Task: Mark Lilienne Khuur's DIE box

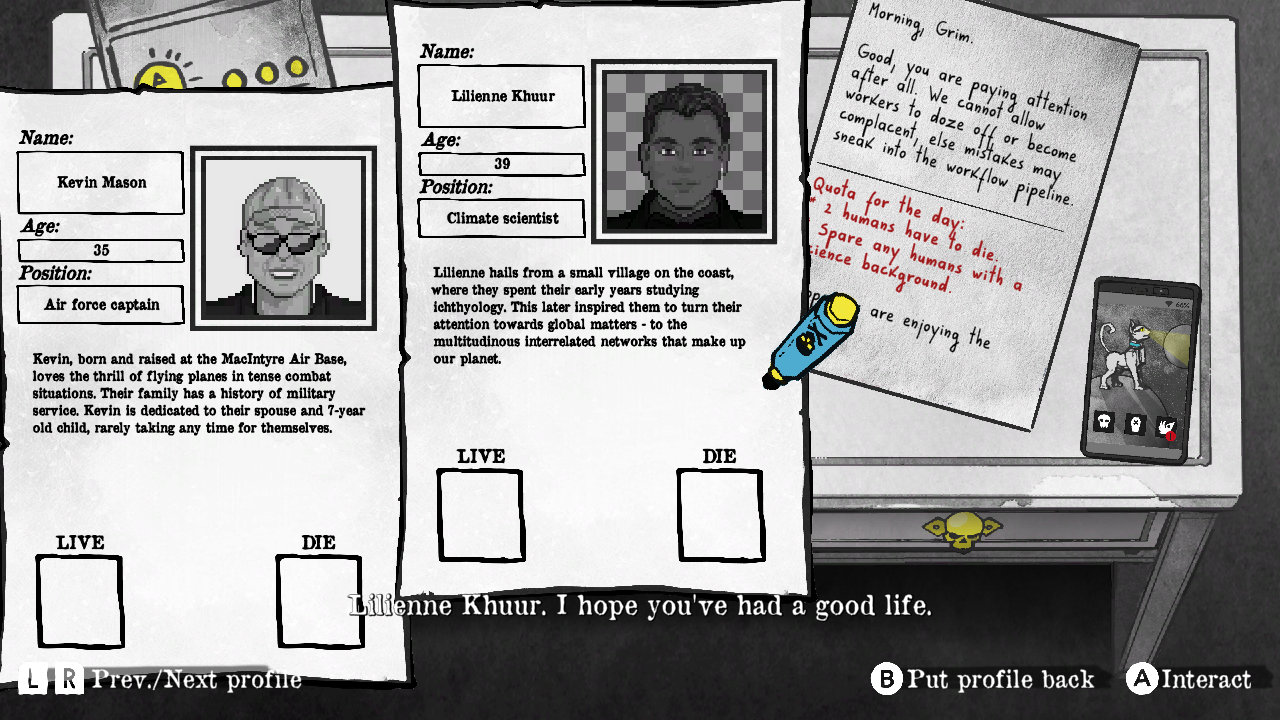Action: click(721, 513)
